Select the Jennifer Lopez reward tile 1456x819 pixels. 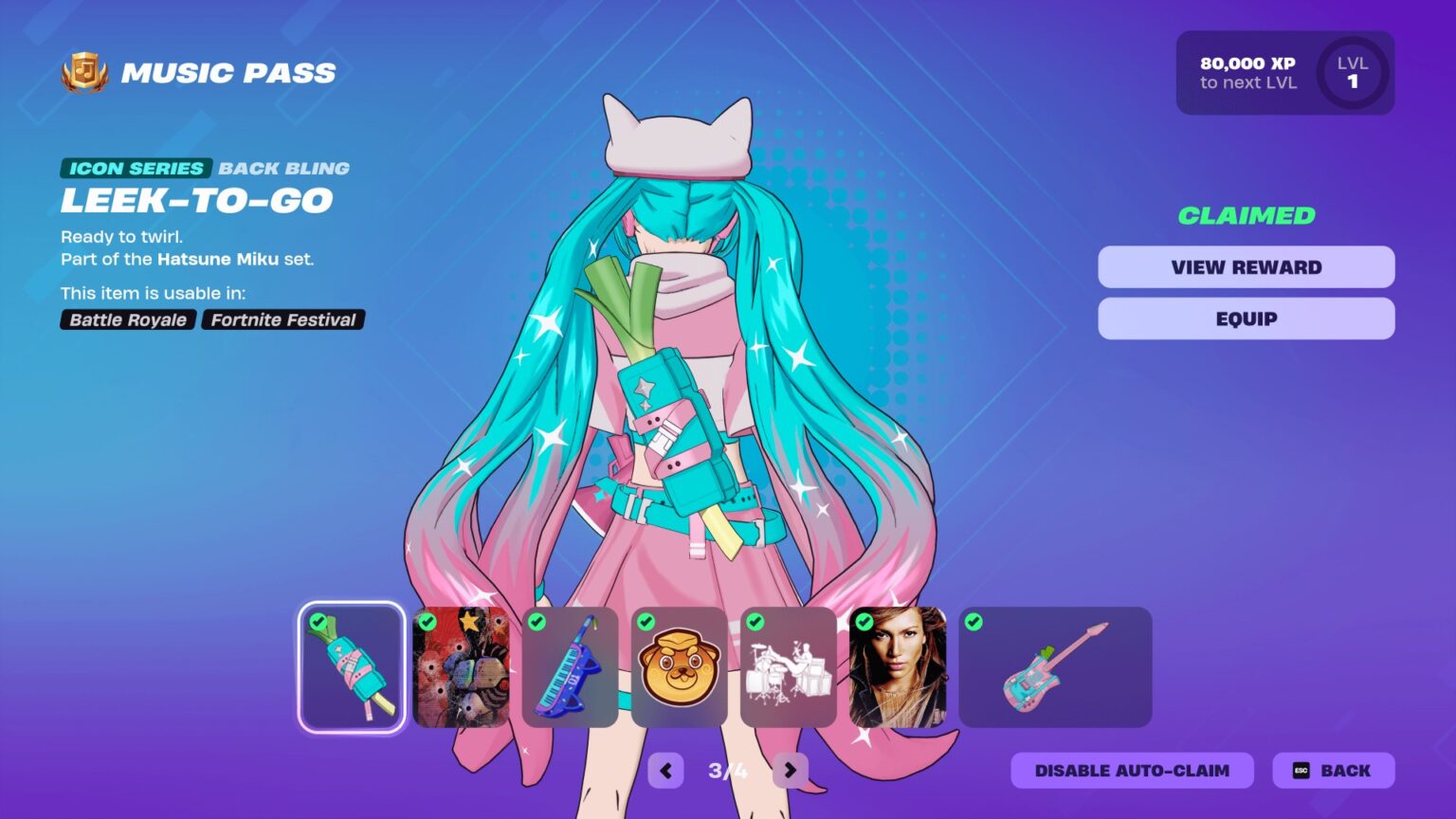[898, 666]
